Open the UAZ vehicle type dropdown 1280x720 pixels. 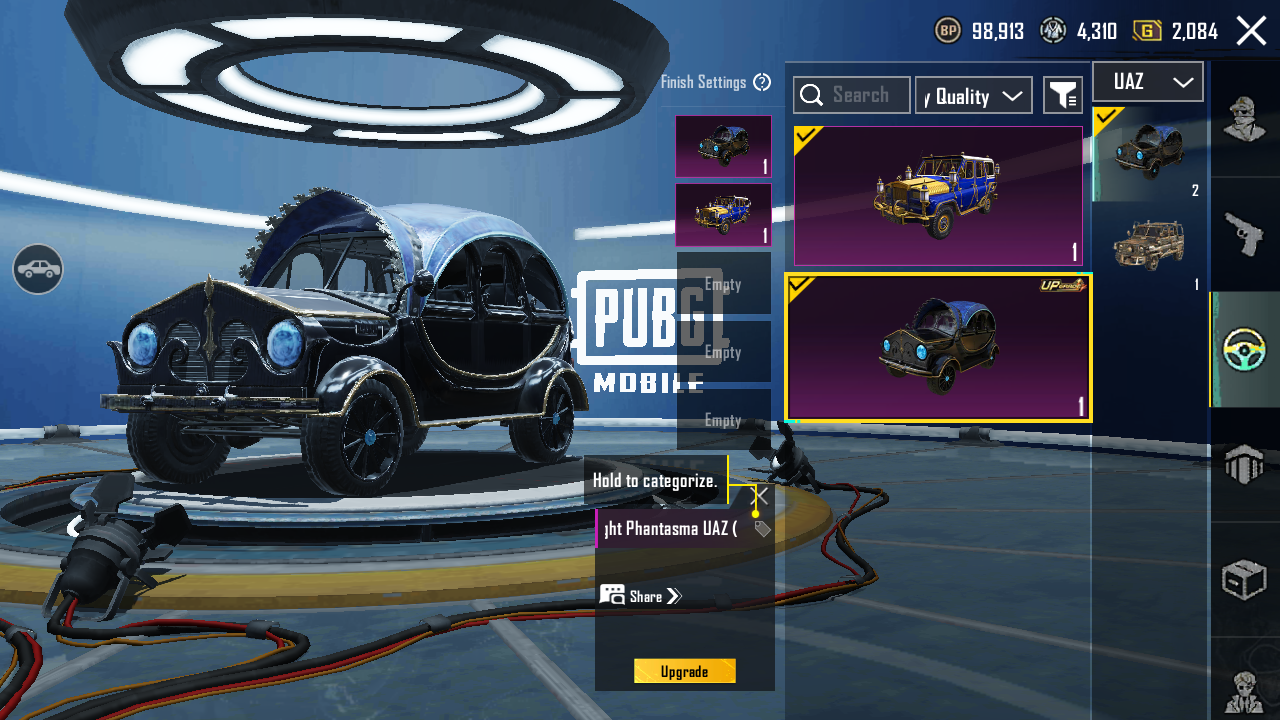[1147, 82]
